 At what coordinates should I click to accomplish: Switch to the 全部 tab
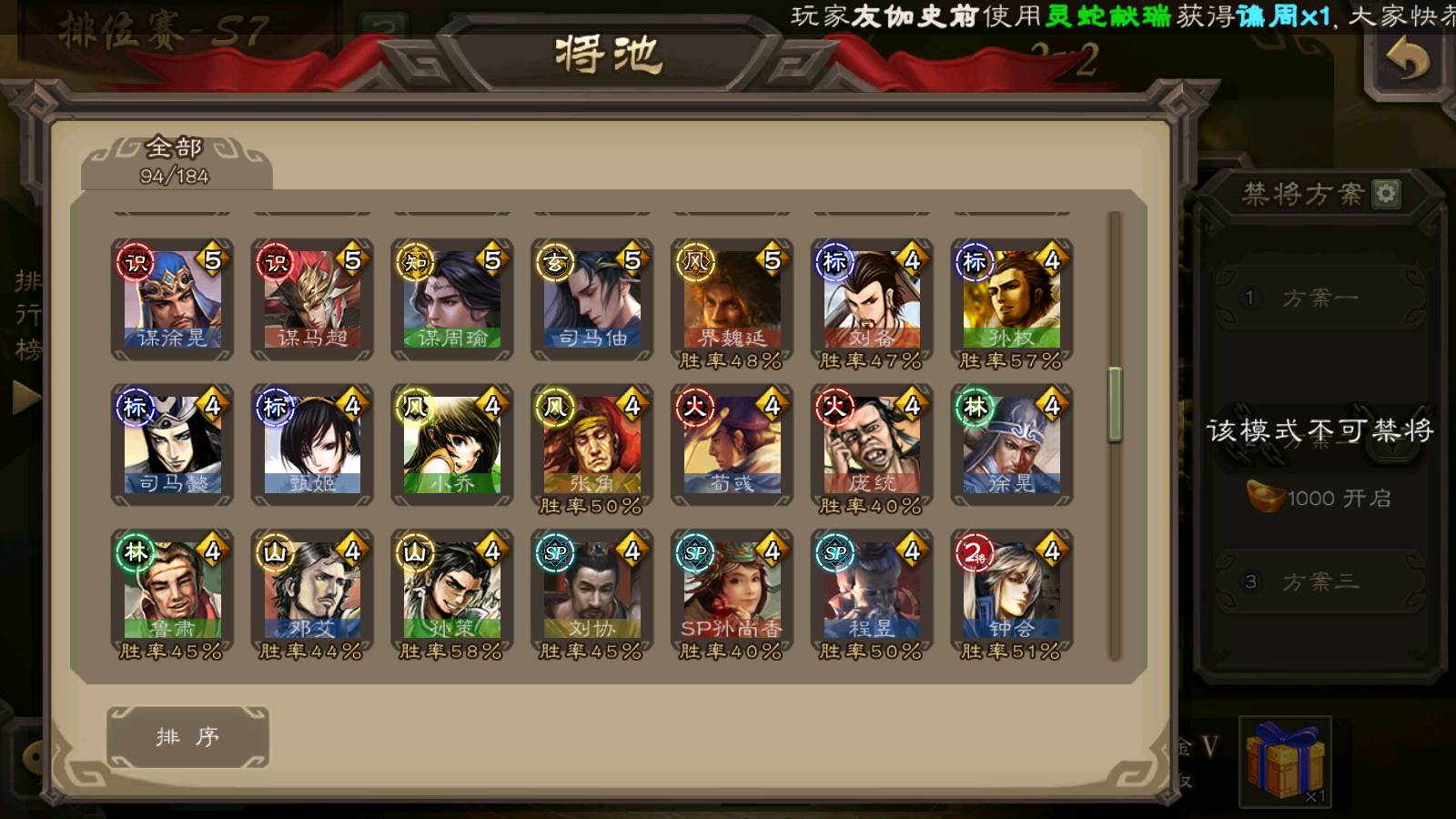tap(176, 161)
